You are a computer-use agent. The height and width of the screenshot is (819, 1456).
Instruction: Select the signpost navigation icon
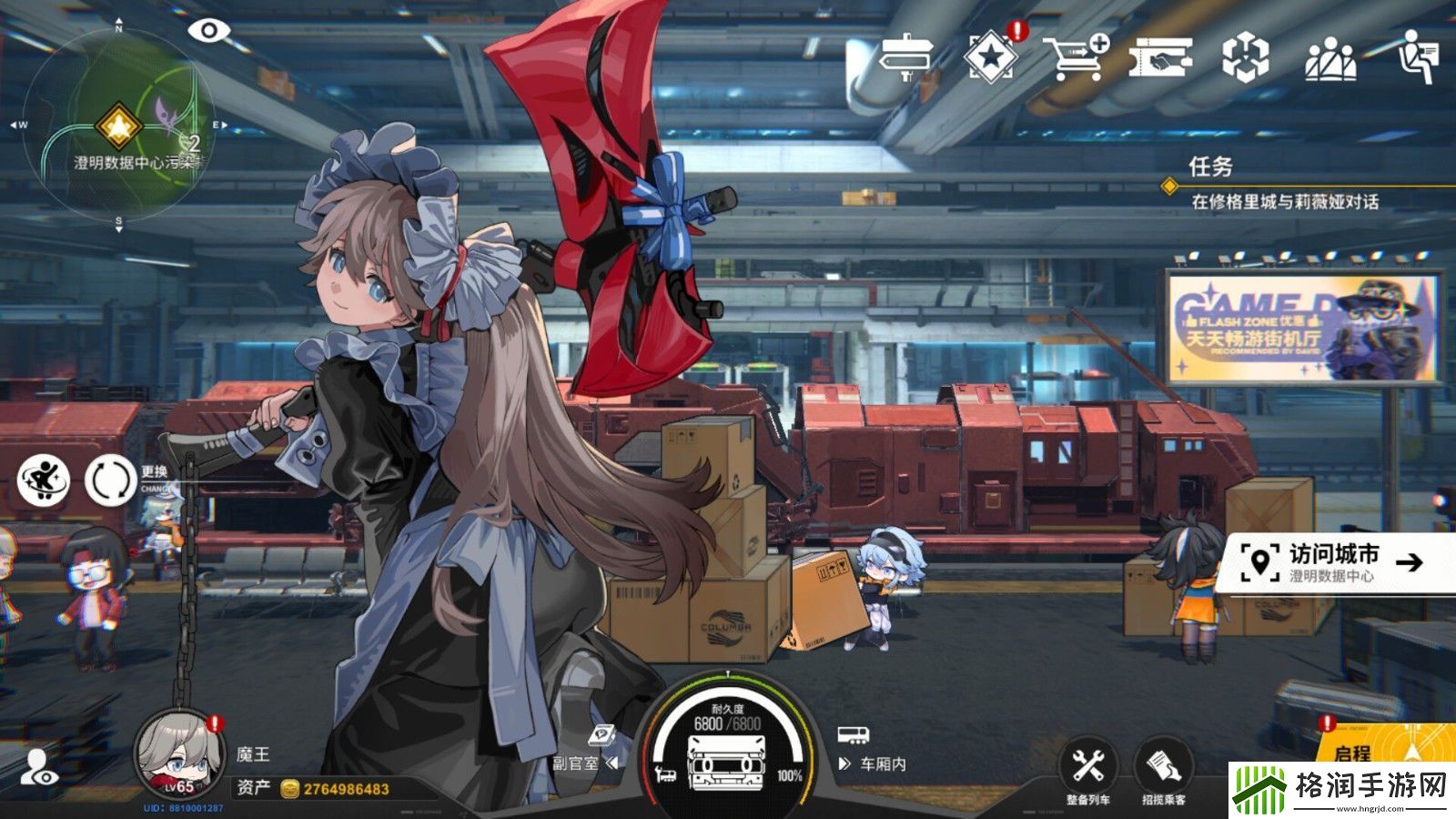pos(908,55)
